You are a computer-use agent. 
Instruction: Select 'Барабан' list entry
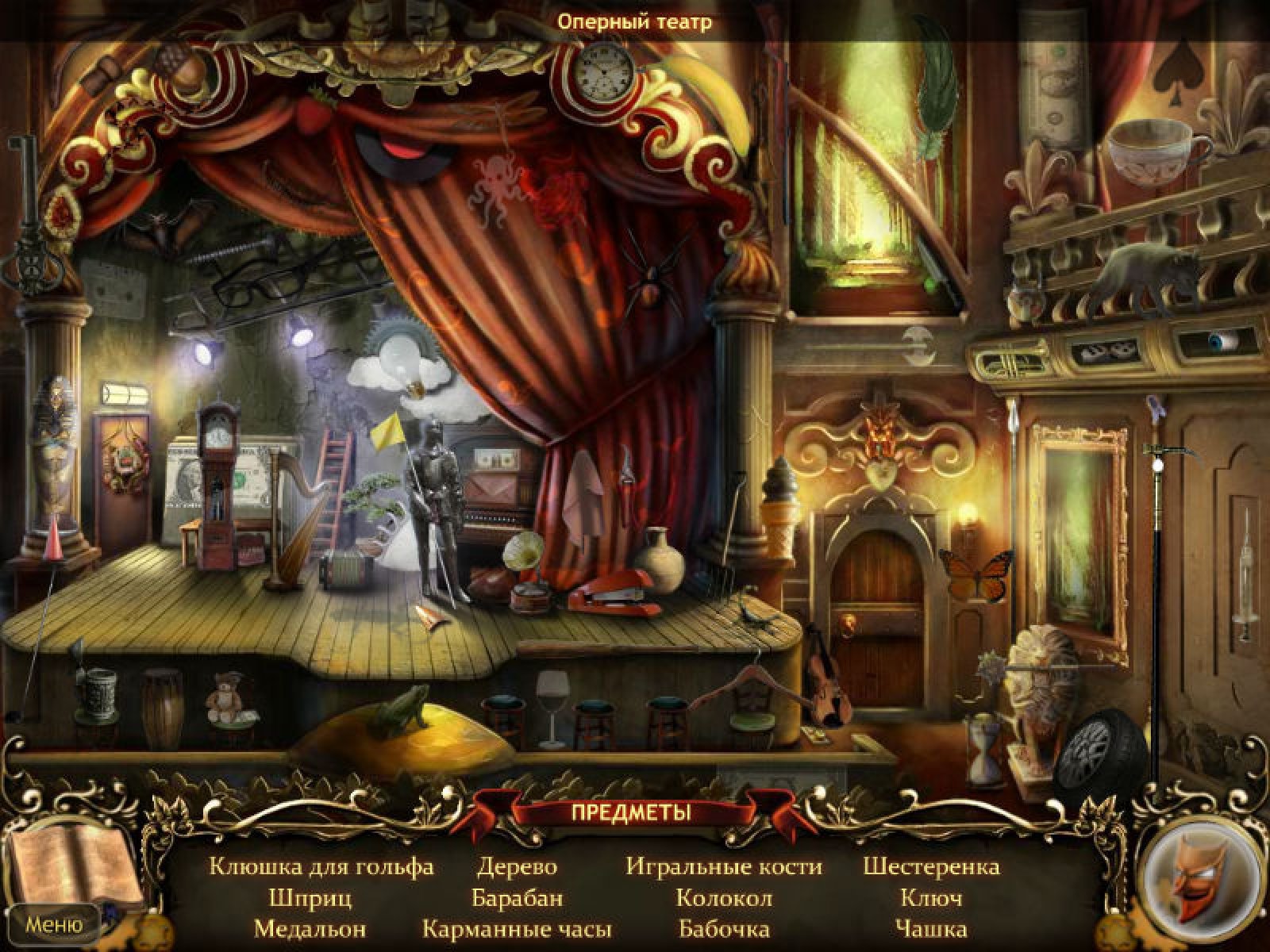pyautogui.click(x=517, y=898)
